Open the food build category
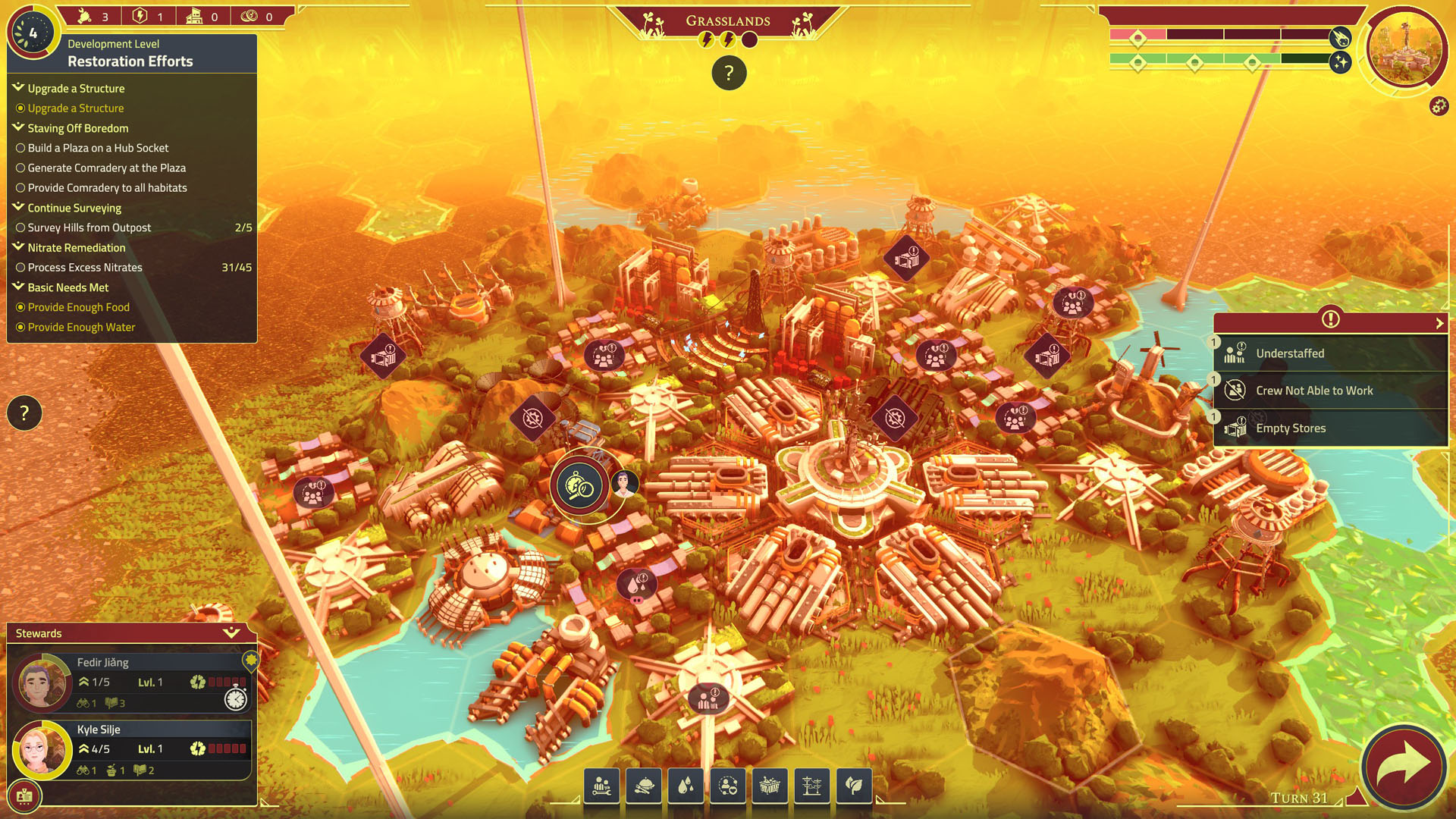 point(644,786)
